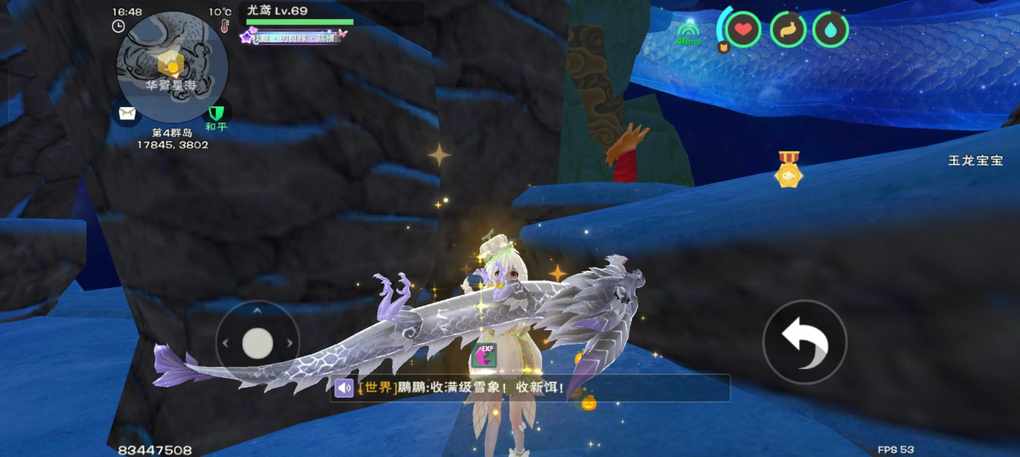This screenshot has width=1020, height=457.
Task: Open the circular minimap
Action: (172, 68)
